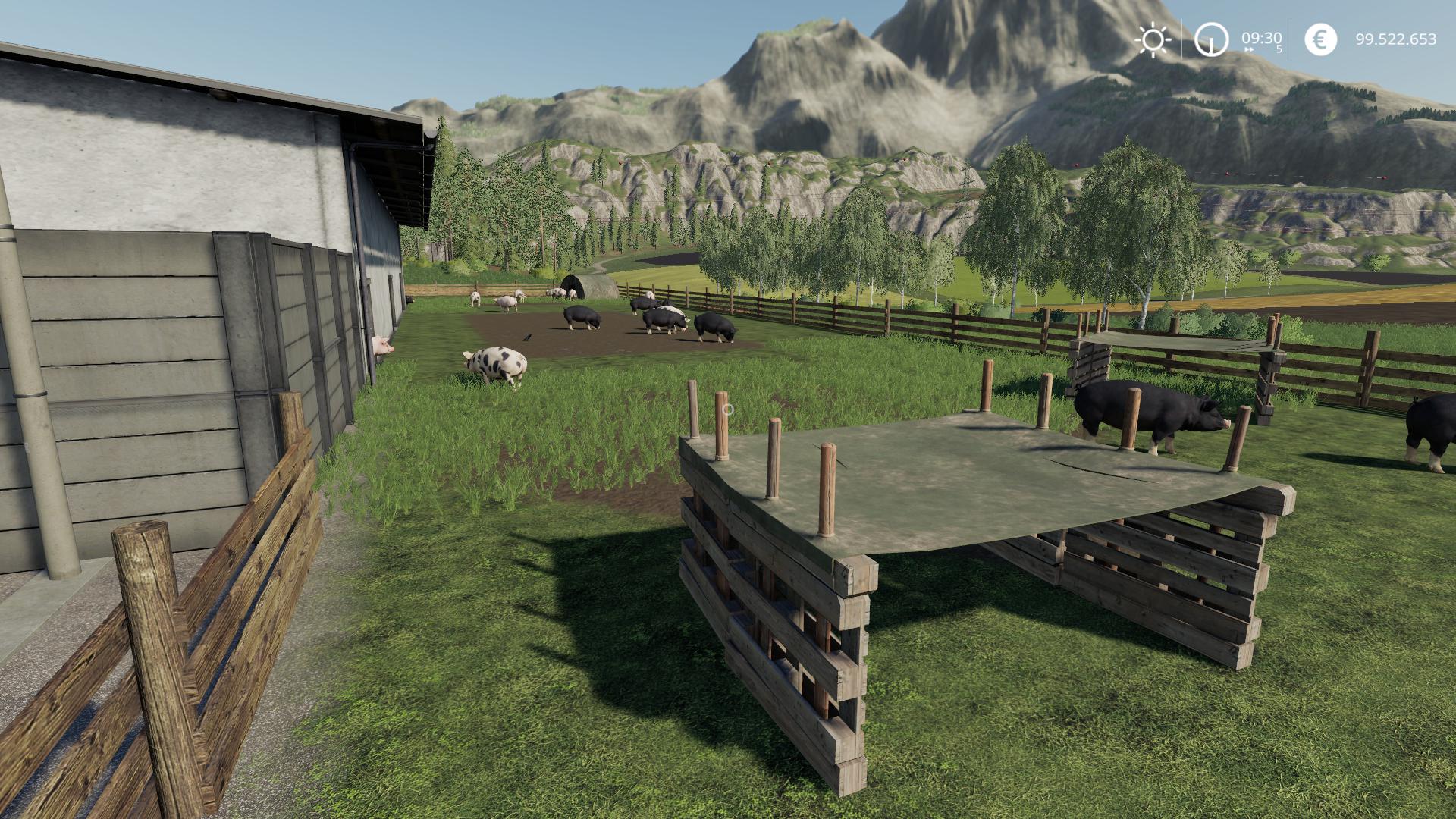The image size is (1456, 819).
Task: Click the sun weather icon
Action: 1153,39
